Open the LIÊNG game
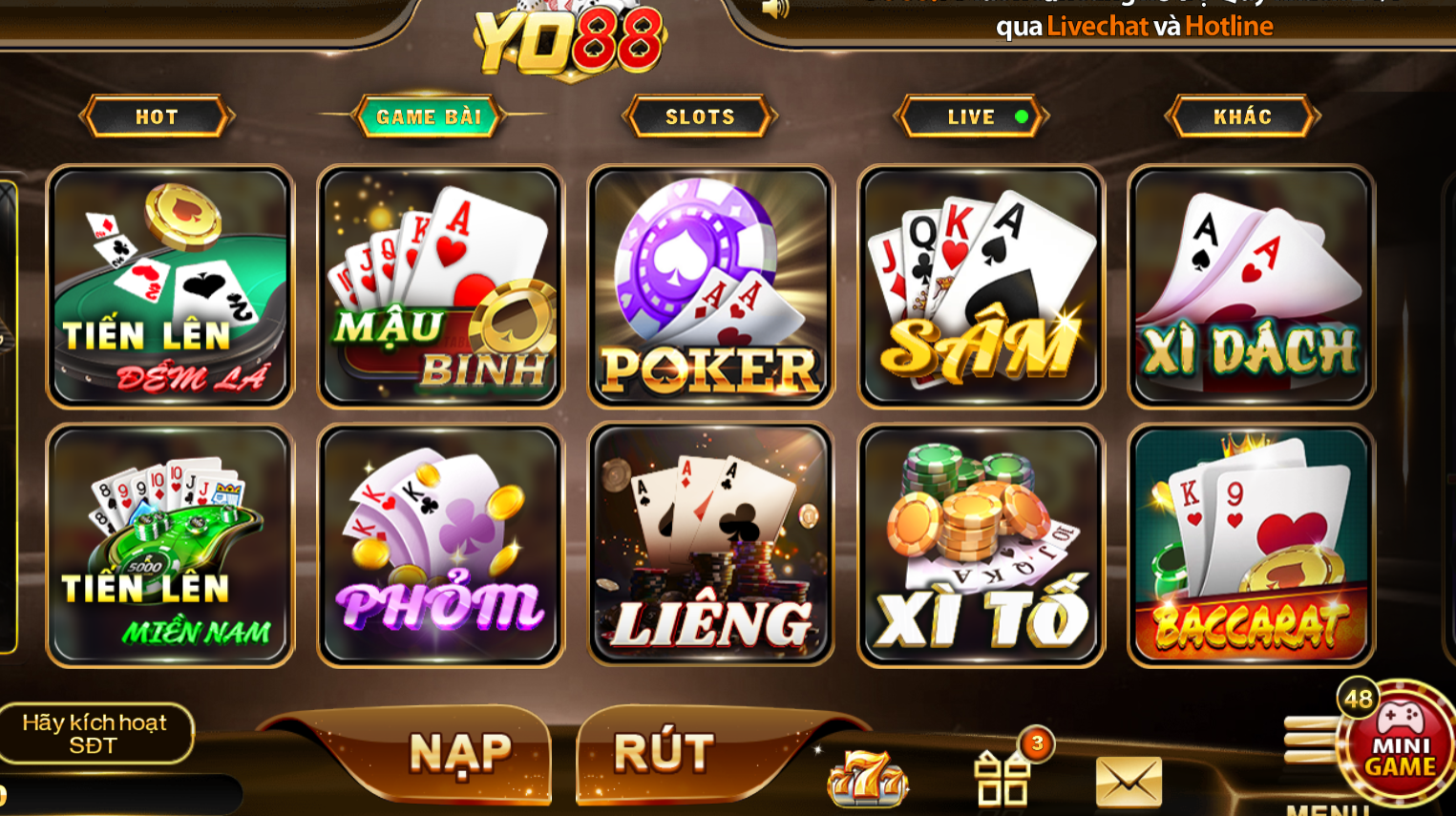The height and width of the screenshot is (816, 1456). 709,546
